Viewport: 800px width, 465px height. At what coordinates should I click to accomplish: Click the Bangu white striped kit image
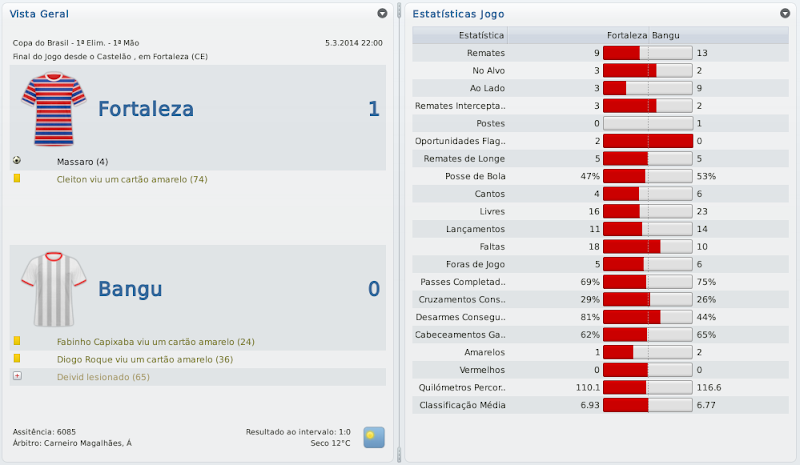pos(47,289)
